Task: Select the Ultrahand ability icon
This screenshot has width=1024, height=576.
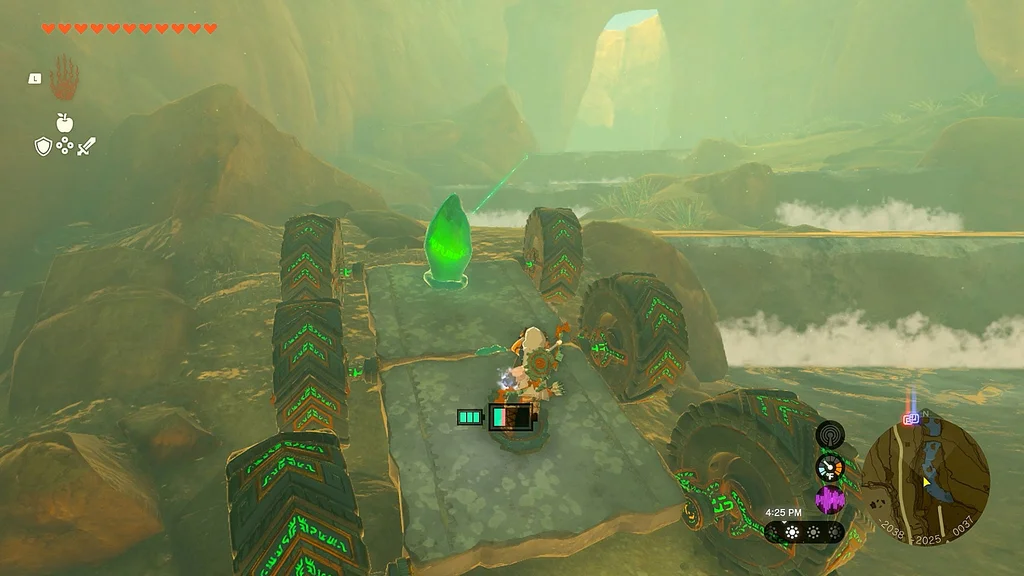Action: (x=65, y=78)
